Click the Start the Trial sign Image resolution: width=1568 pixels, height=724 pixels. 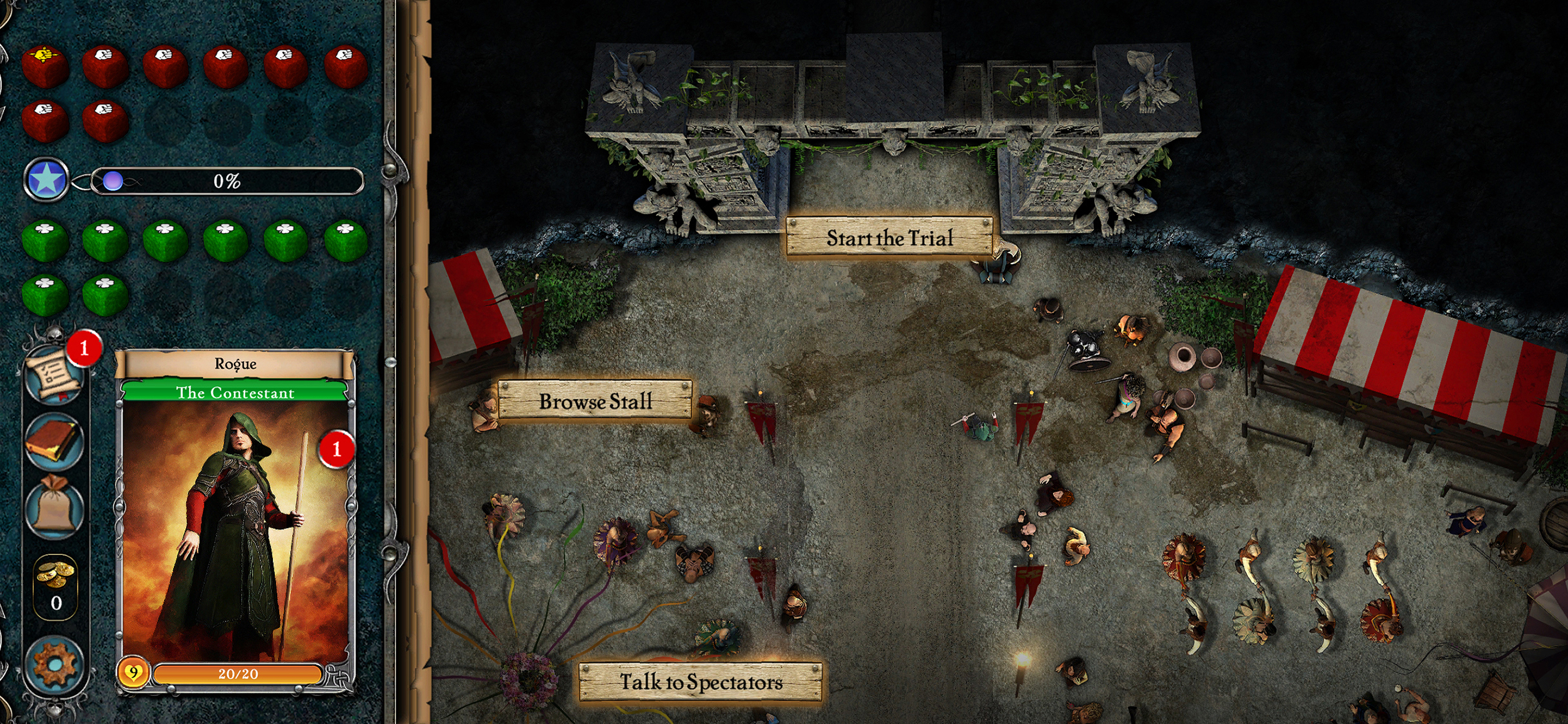click(890, 237)
